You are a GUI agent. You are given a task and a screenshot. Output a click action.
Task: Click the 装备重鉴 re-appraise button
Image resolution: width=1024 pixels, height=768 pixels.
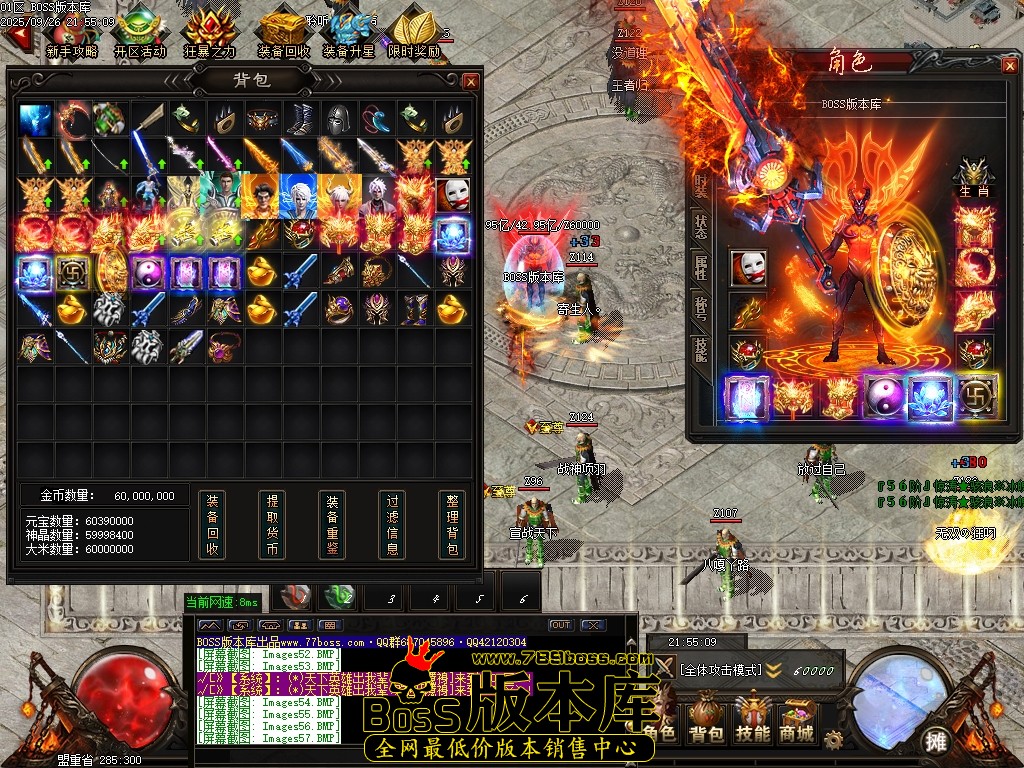tap(332, 524)
